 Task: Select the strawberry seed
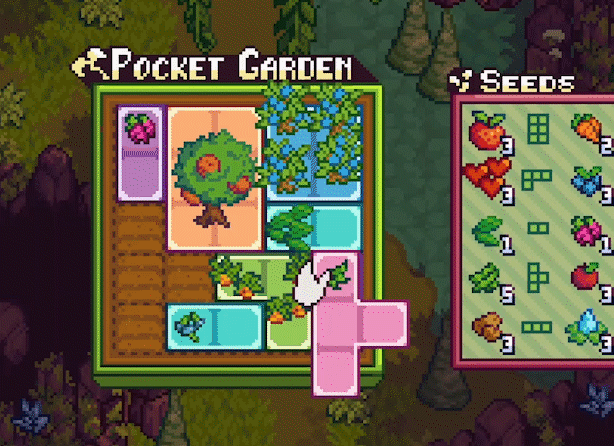tap(487, 129)
